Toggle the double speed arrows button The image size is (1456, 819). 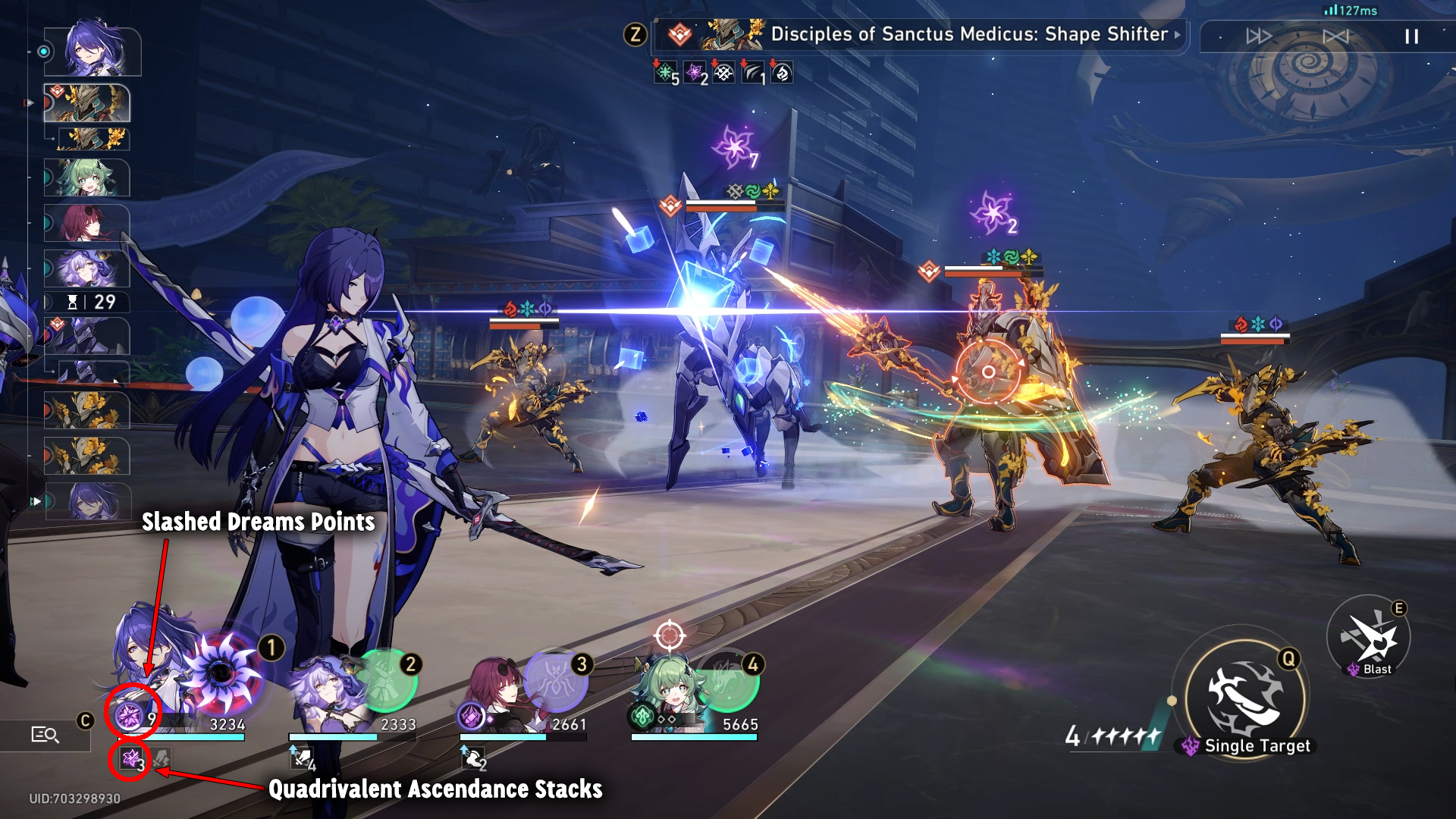coord(1259,36)
